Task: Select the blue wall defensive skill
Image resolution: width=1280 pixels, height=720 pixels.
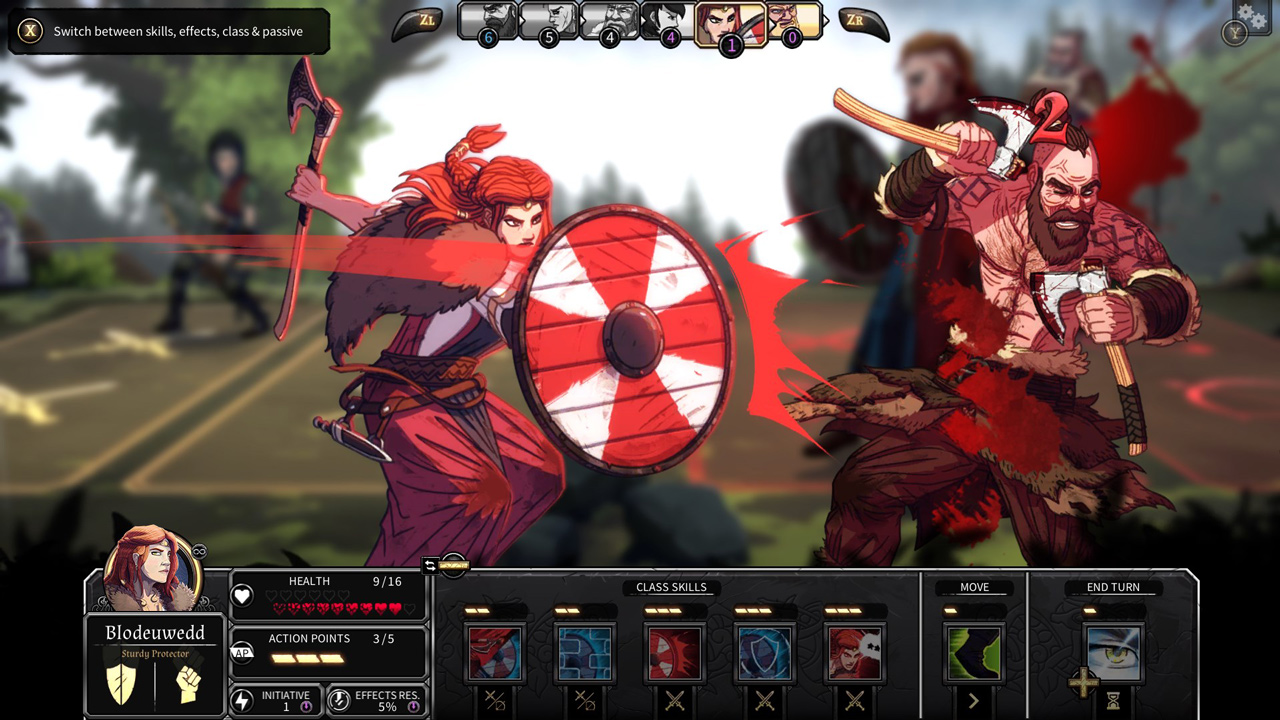Action: pyautogui.click(x=585, y=651)
